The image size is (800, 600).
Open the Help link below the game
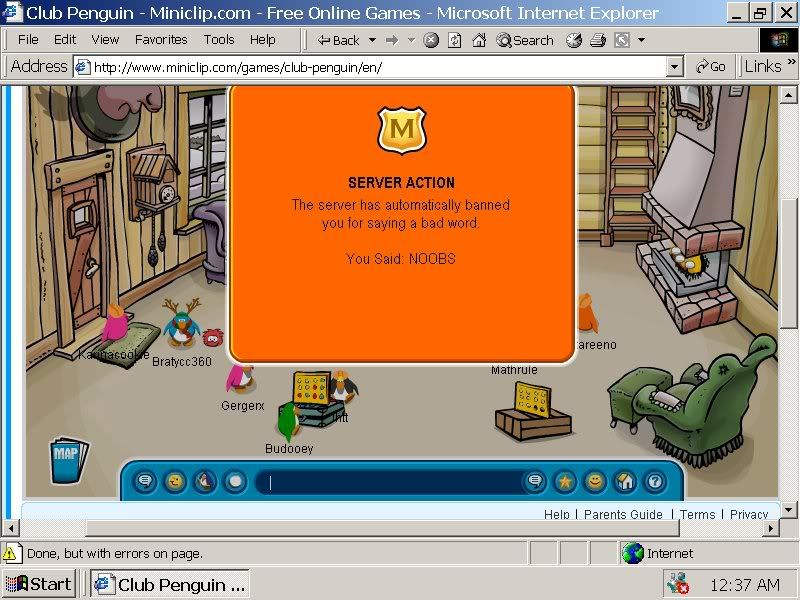[557, 514]
